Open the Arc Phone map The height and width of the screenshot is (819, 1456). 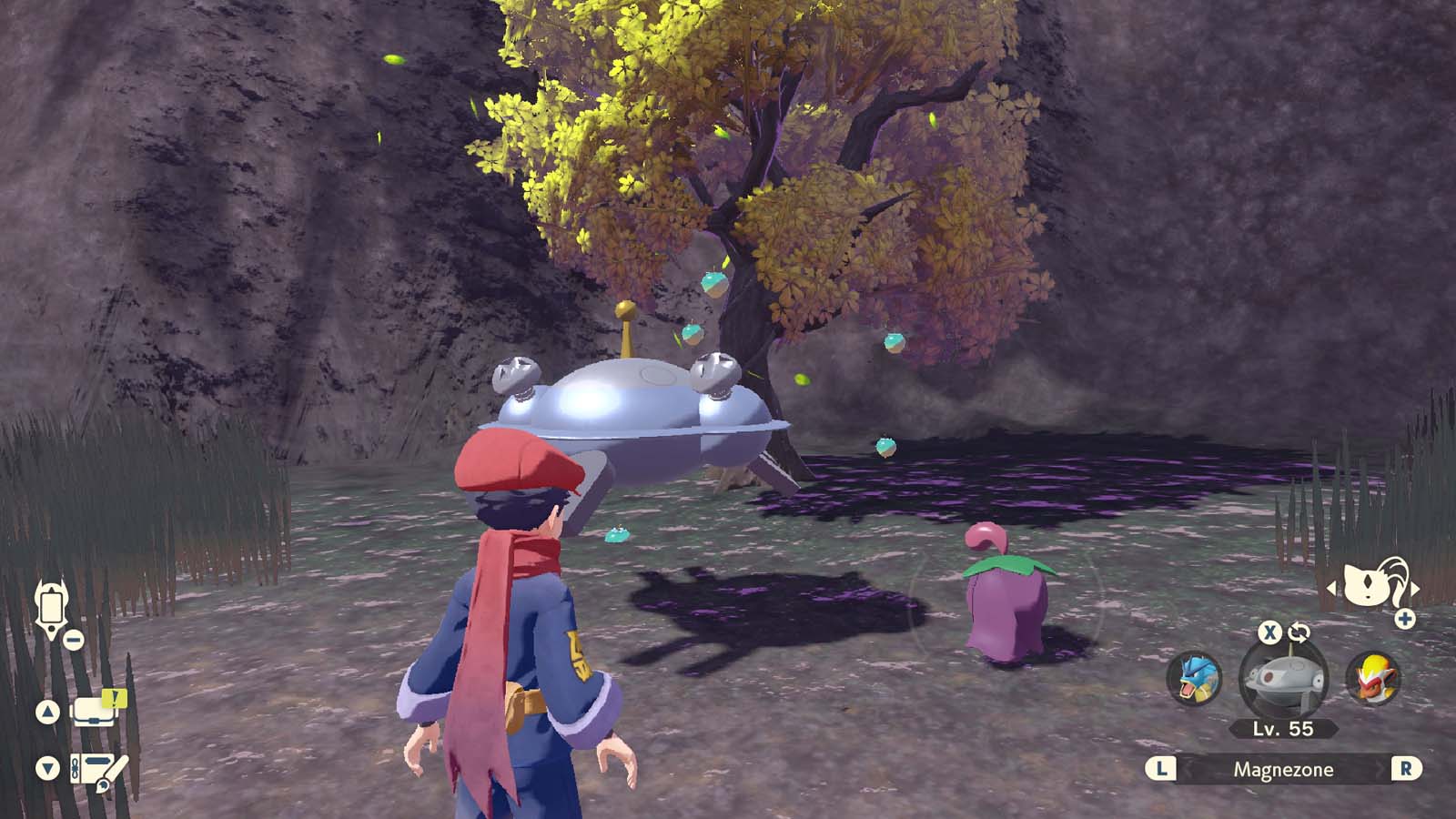52,608
